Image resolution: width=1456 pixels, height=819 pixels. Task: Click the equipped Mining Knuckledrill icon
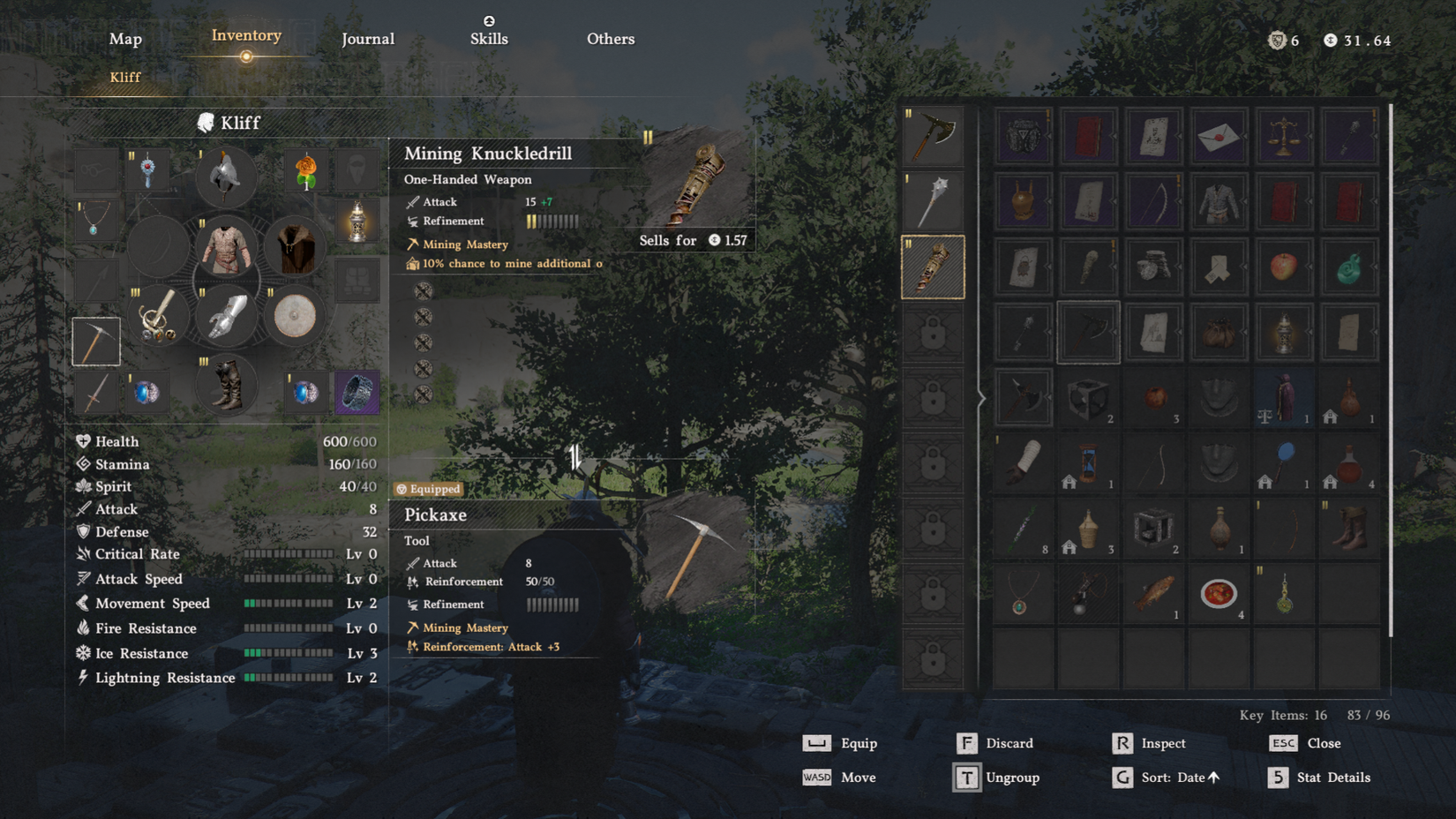pyautogui.click(x=933, y=265)
